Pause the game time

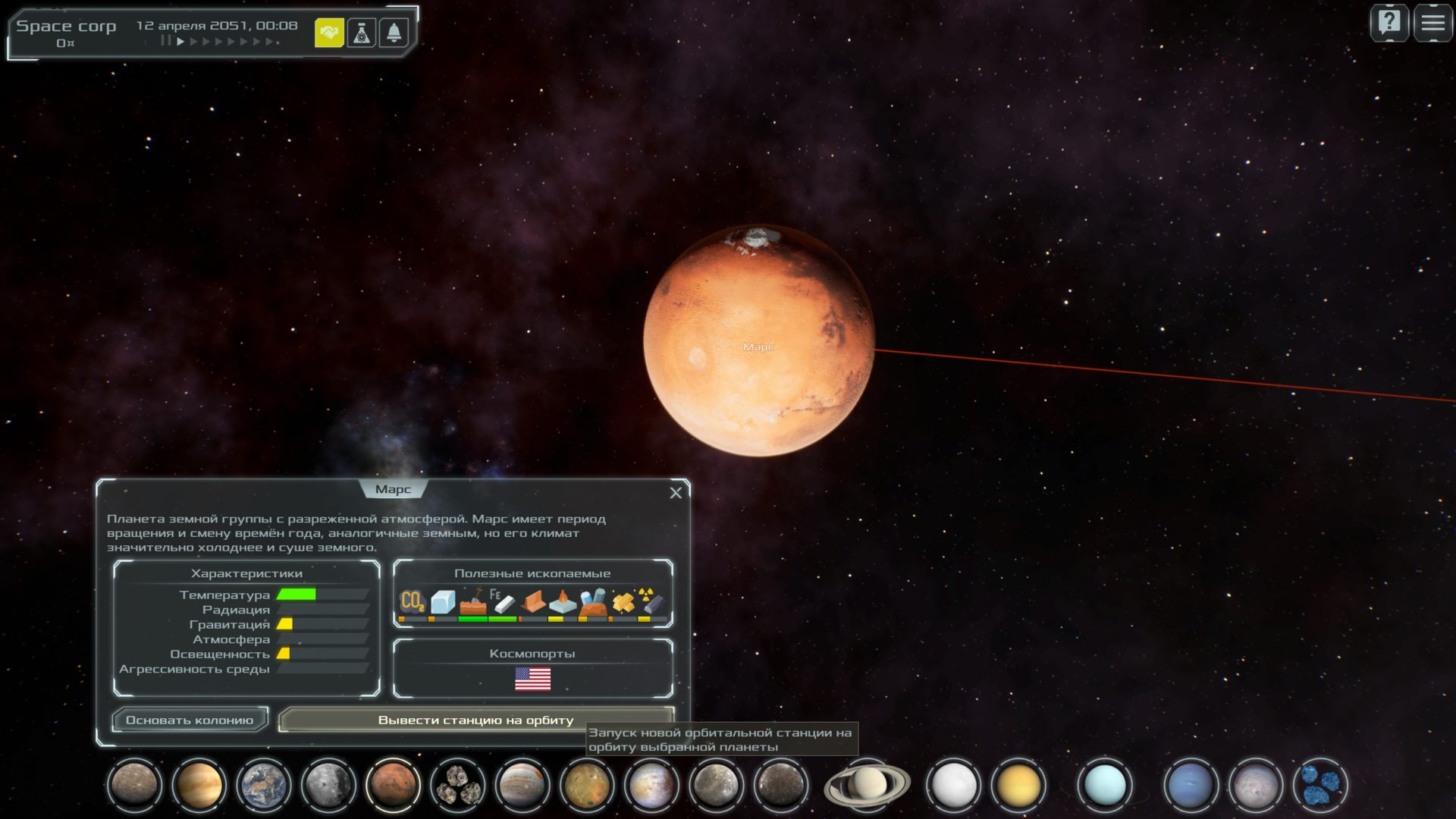(x=165, y=41)
